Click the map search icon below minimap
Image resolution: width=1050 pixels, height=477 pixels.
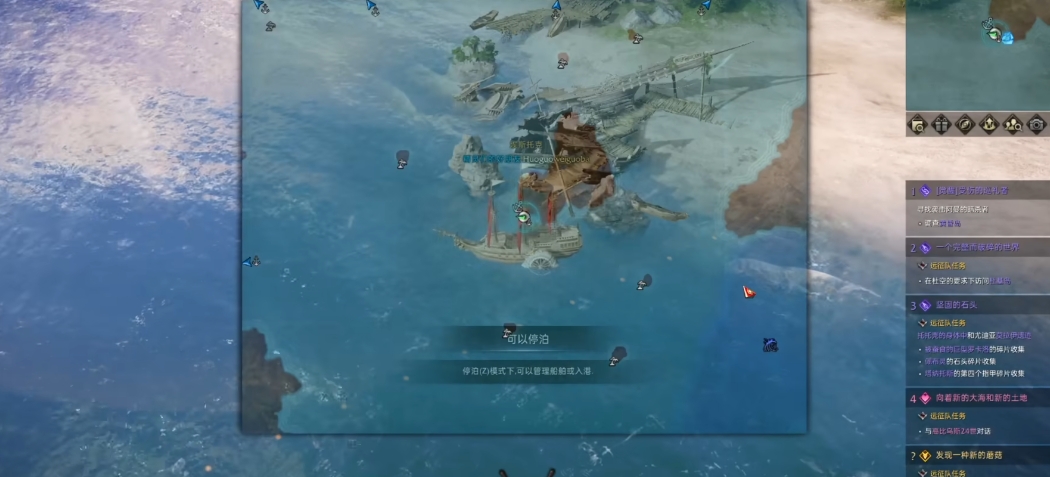[918, 125]
